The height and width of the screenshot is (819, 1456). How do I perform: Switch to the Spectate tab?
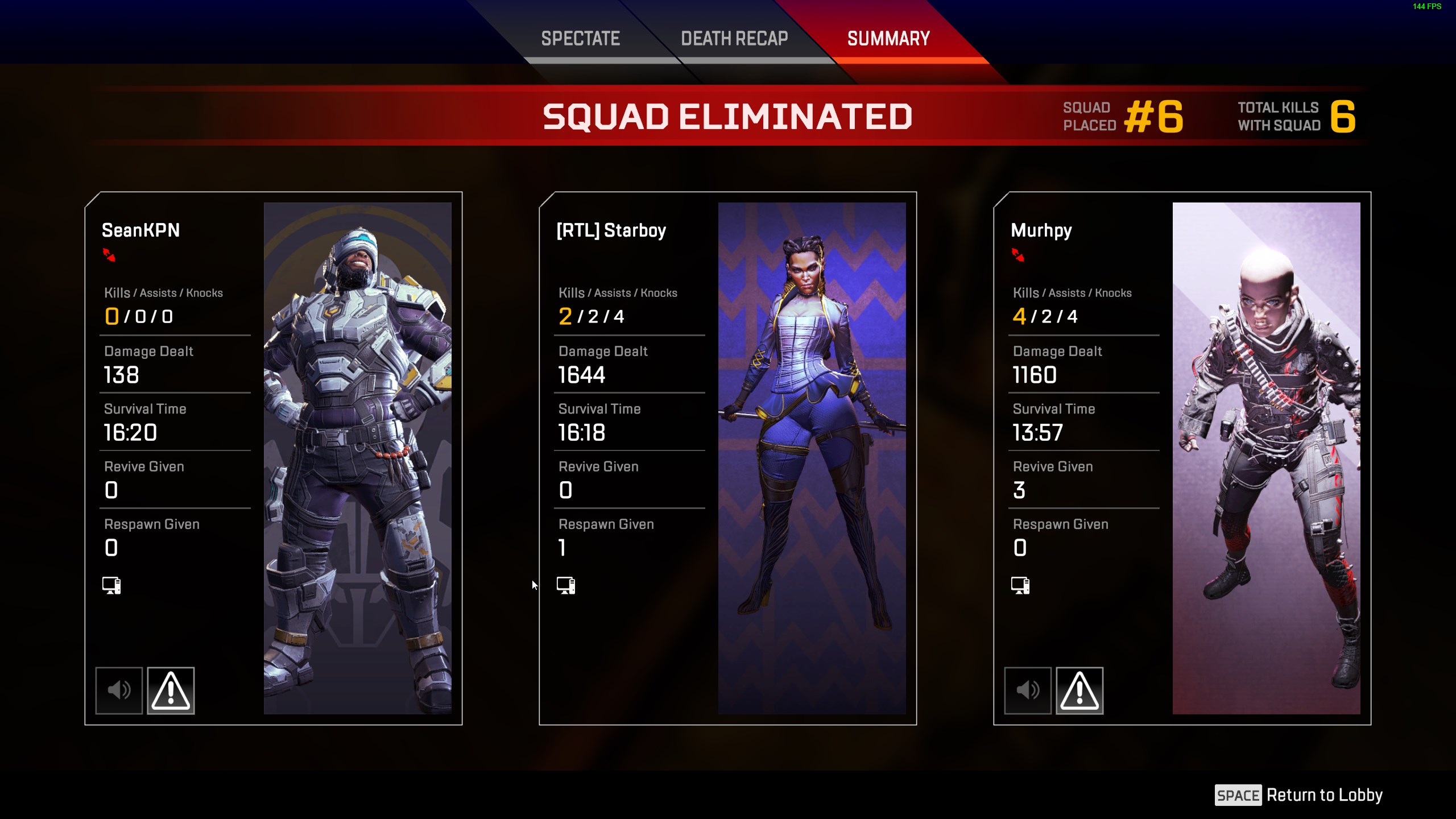pyautogui.click(x=580, y=39)
